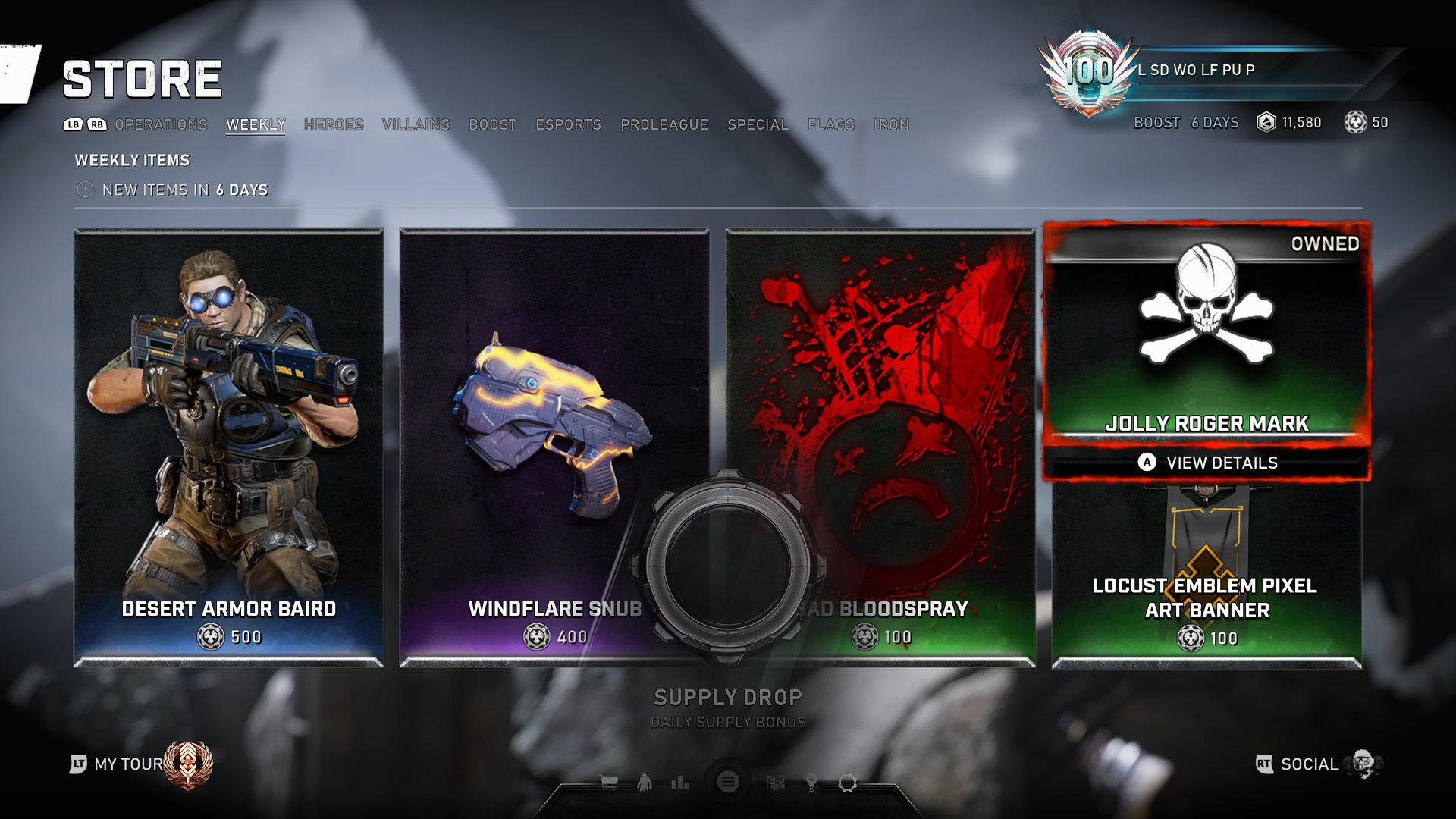
Task: Click the center hamburger menu icon
Action: tap(728, 782)
